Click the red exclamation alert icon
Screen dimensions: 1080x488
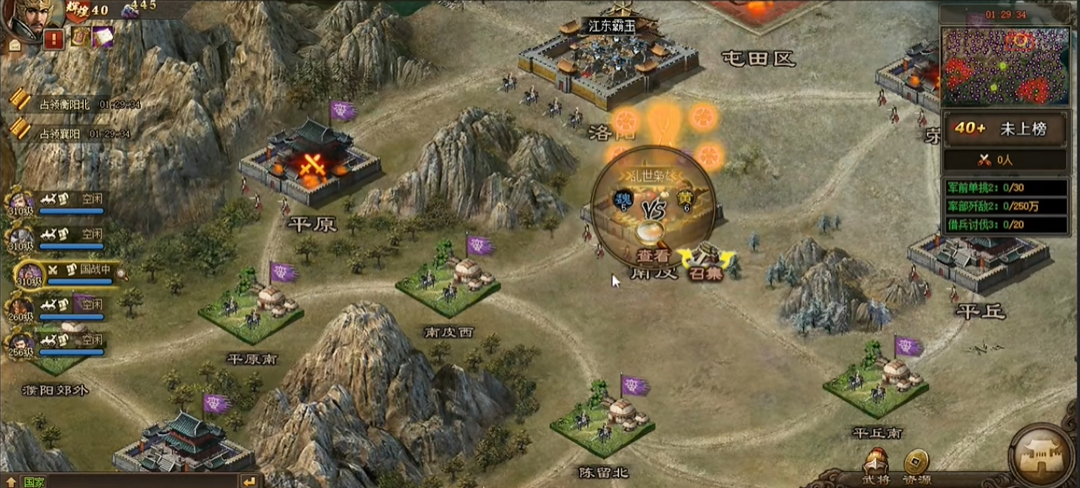(x=54, y=38)
